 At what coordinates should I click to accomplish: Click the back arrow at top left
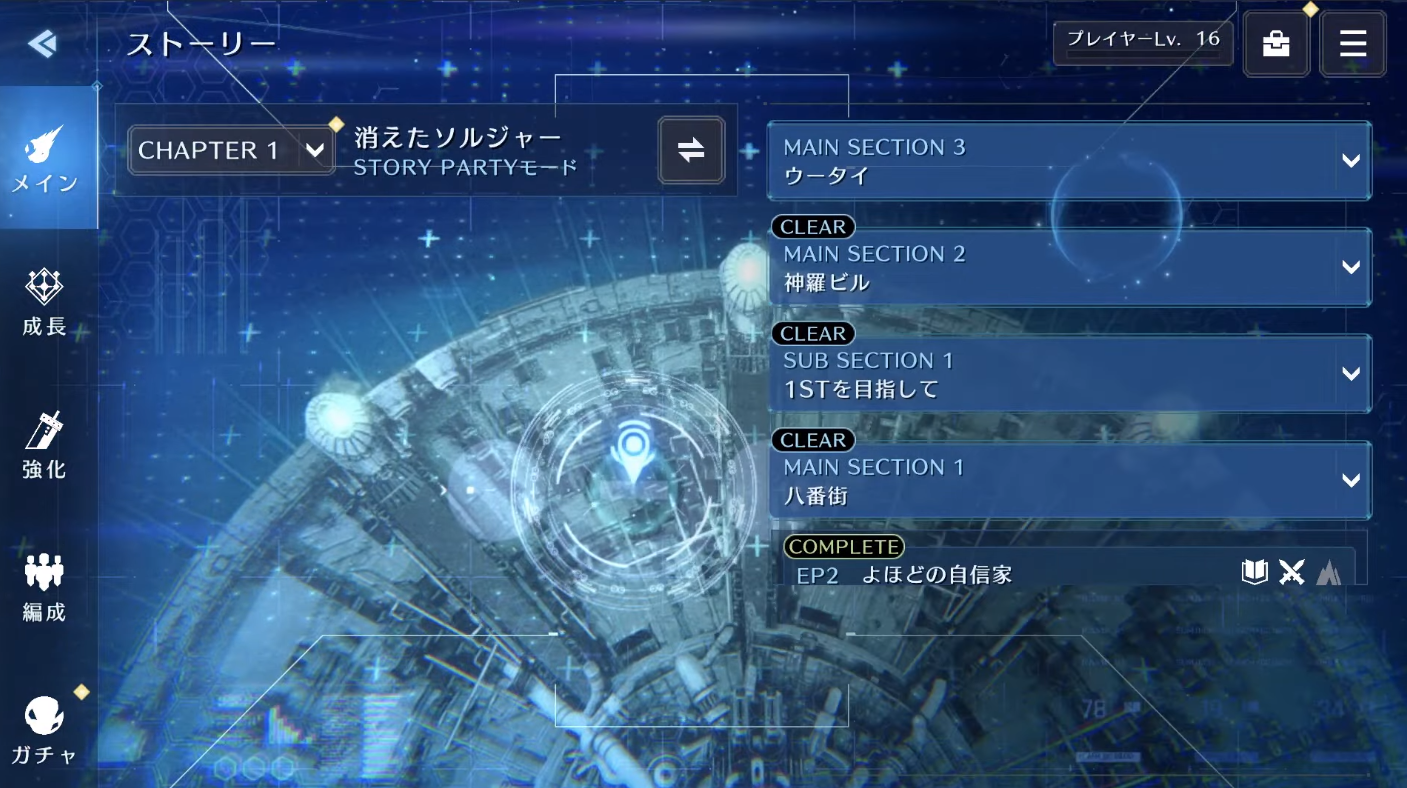click(41, 43)
